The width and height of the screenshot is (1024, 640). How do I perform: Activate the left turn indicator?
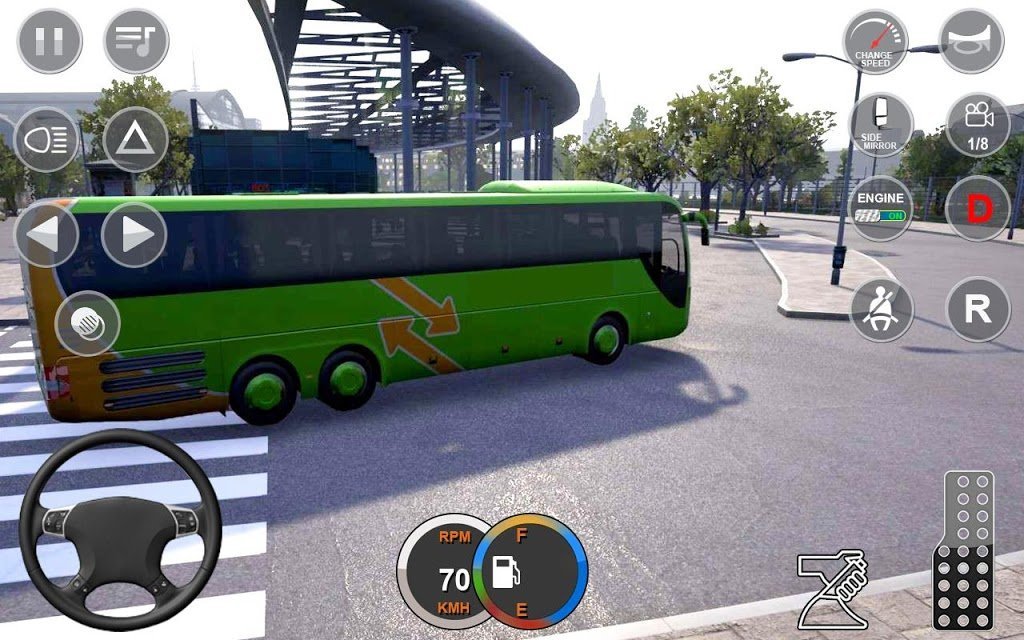tap(46, 235)
